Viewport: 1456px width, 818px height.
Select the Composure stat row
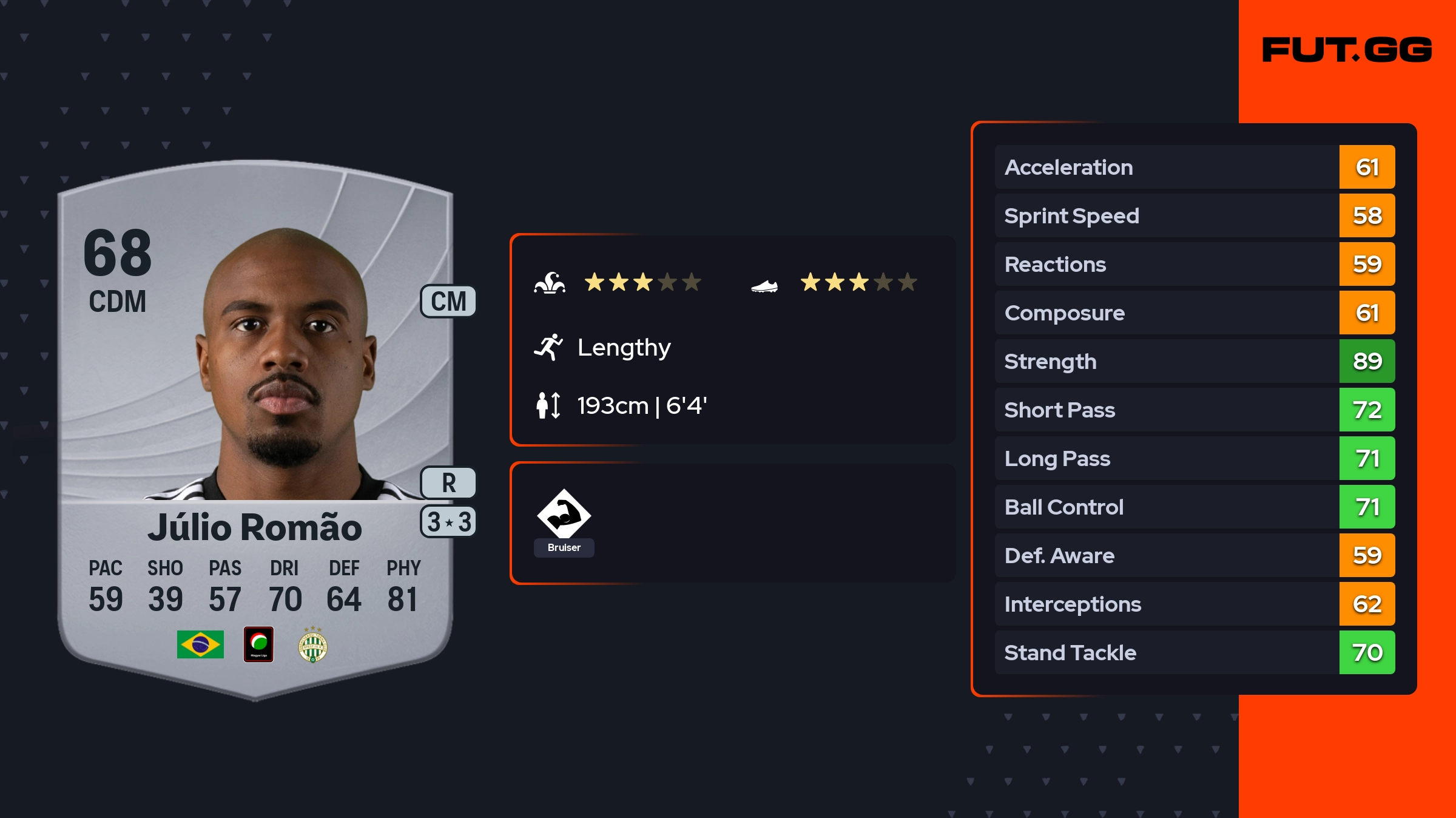click(x=1194, y=313)
